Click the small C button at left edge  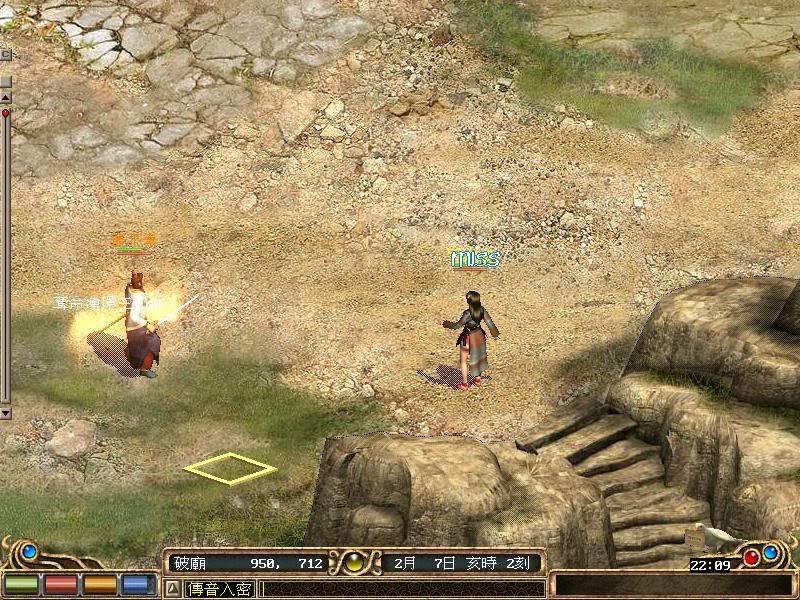click(5, 54)
